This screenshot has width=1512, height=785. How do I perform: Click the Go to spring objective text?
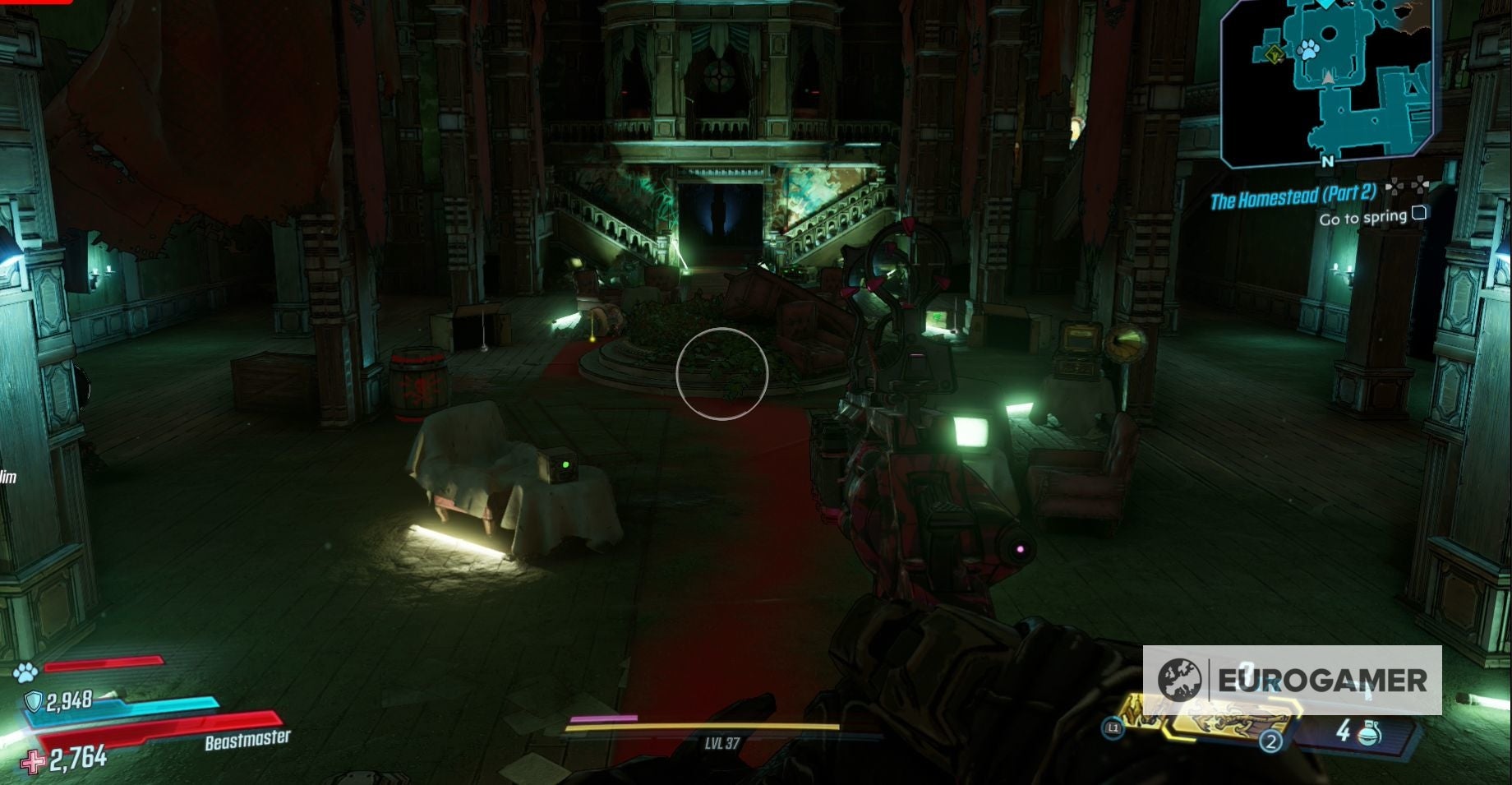1363,217
